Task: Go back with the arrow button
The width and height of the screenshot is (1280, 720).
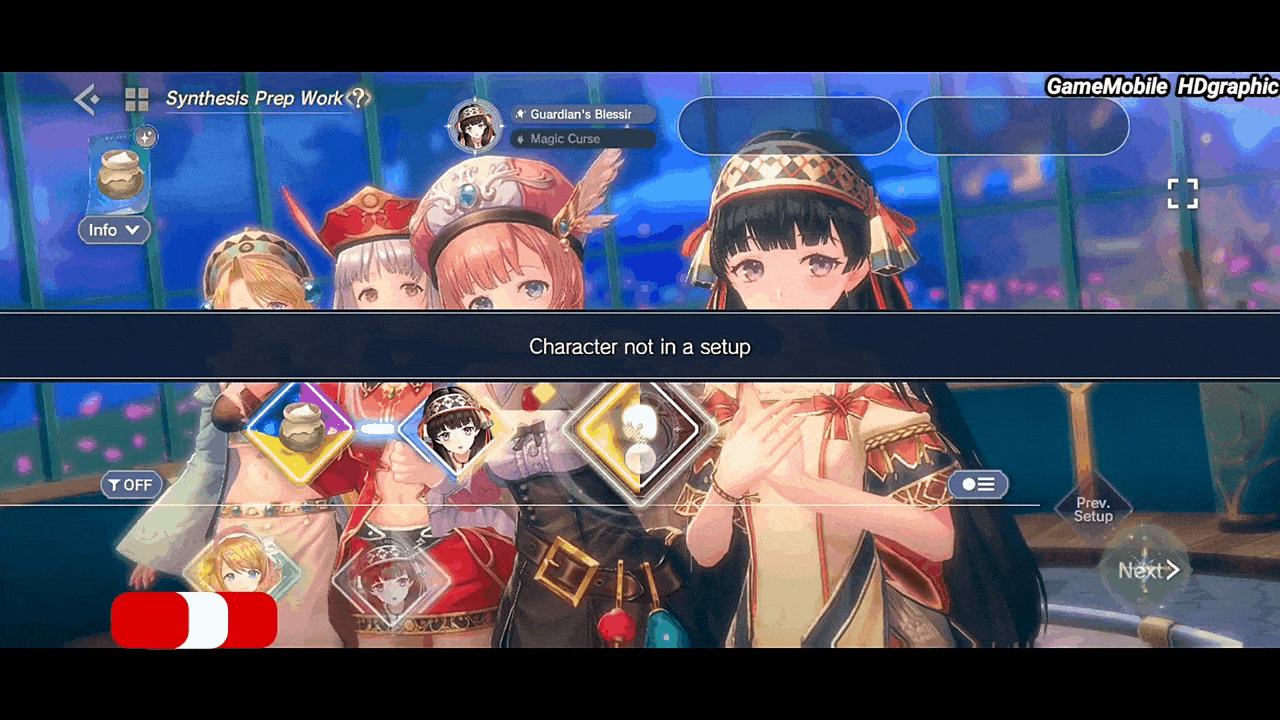Action: pos(87,99)
